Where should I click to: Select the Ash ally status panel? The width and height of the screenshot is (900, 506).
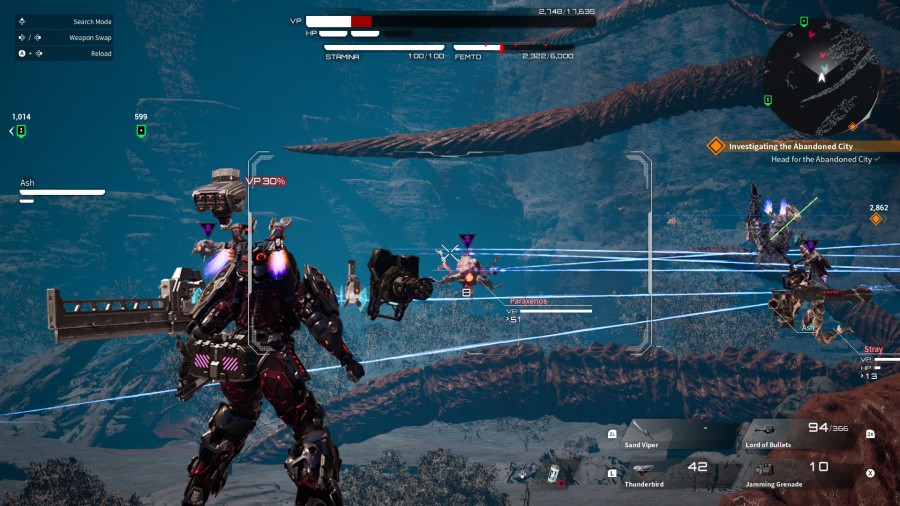click(62, 190)
